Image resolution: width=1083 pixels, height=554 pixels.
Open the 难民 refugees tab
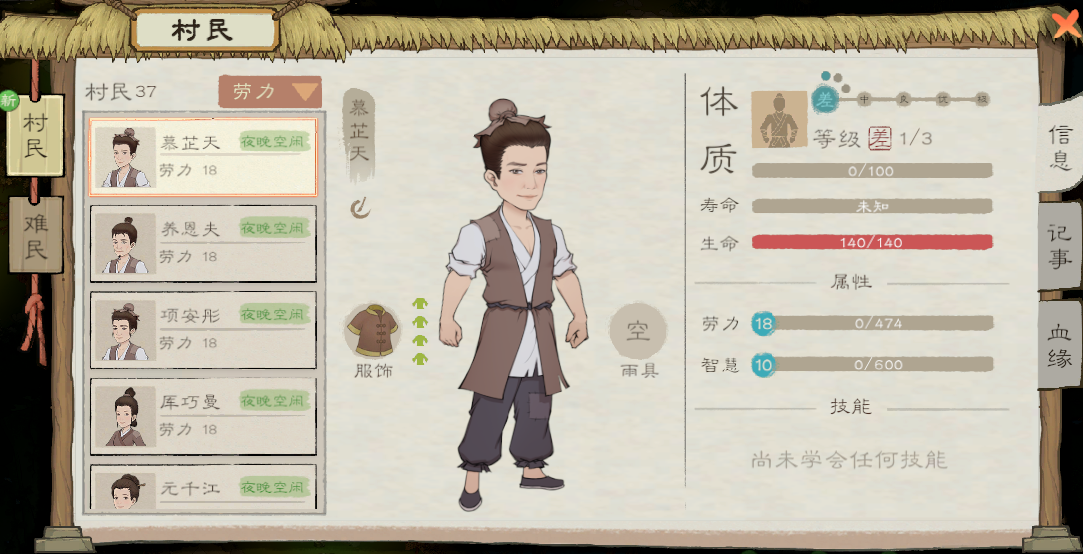pyautogui.click(x=36, y=236)
